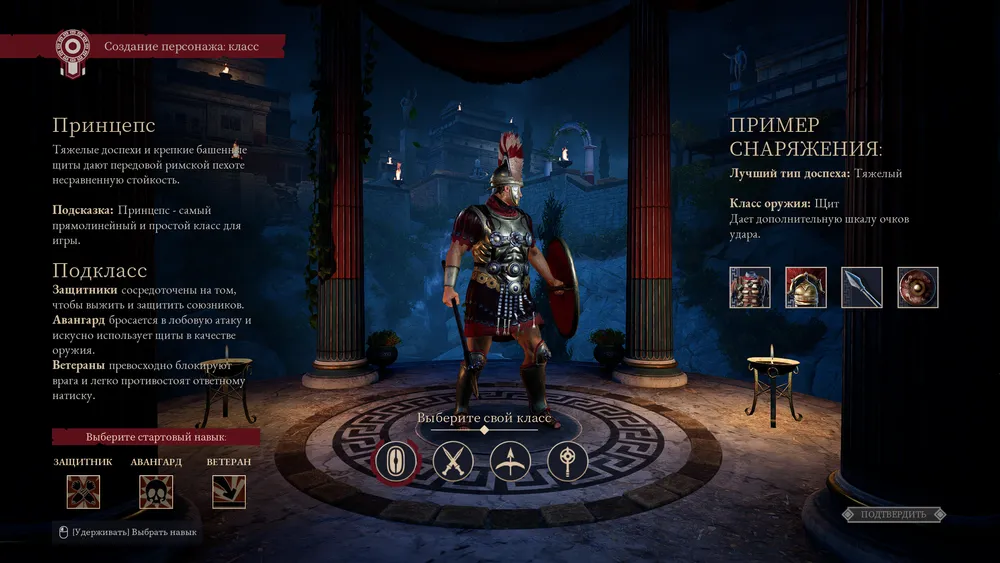1000x563 pixels.
Task: Confirm selection with Подтвердить button
Action: click(x=893, y=514)
